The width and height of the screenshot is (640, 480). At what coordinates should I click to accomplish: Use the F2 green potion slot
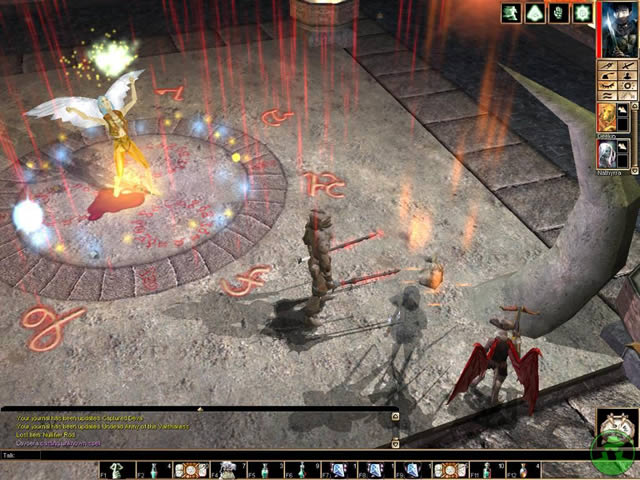coord(152,470)
